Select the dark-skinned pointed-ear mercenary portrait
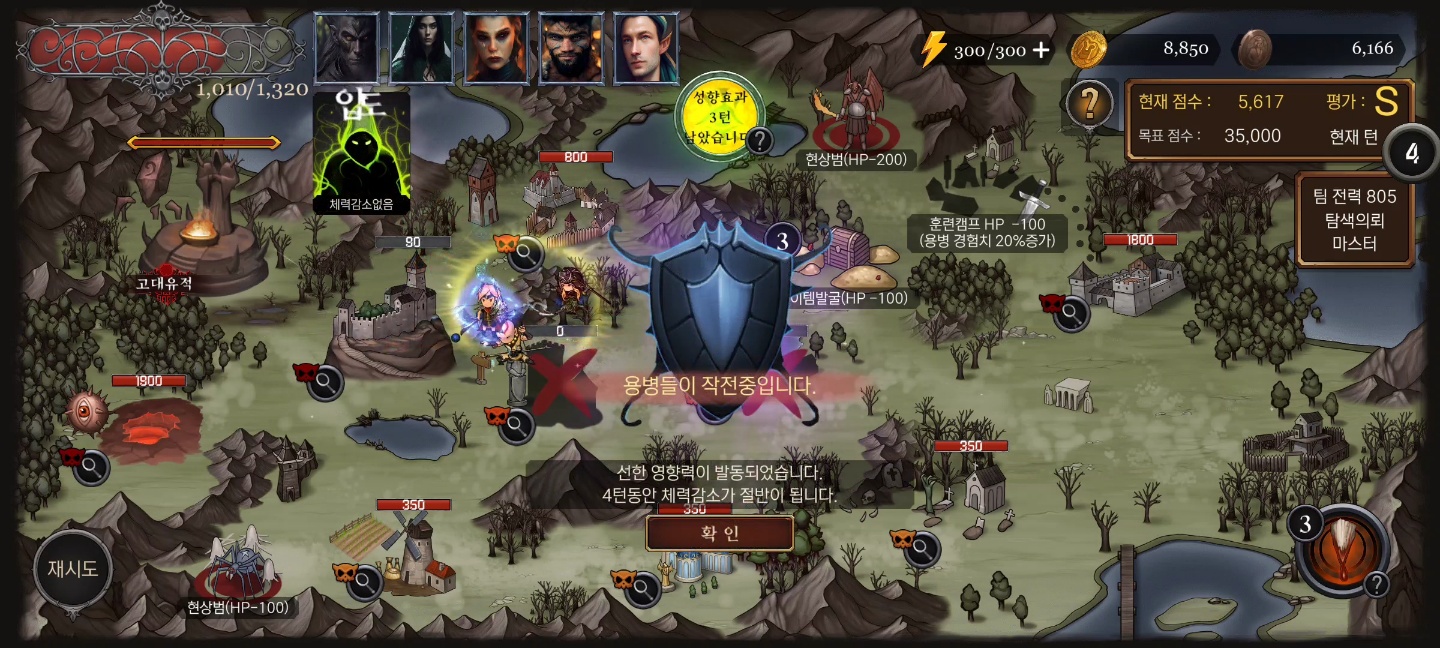Image resolution: width=1440 pixels, height=648 pixels. coord(347,48)
